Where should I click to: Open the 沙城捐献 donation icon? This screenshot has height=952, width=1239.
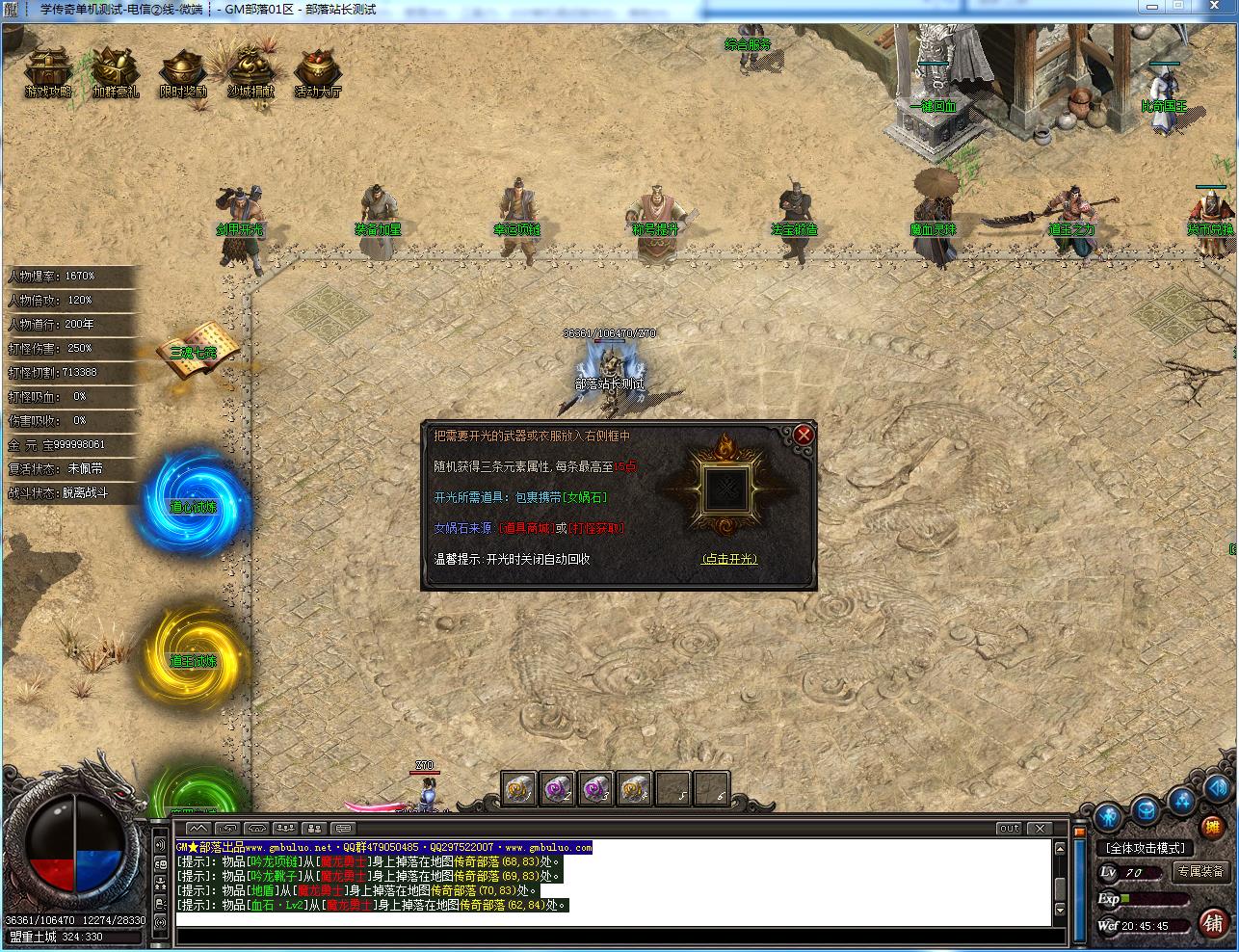click(x=250, y=72)
